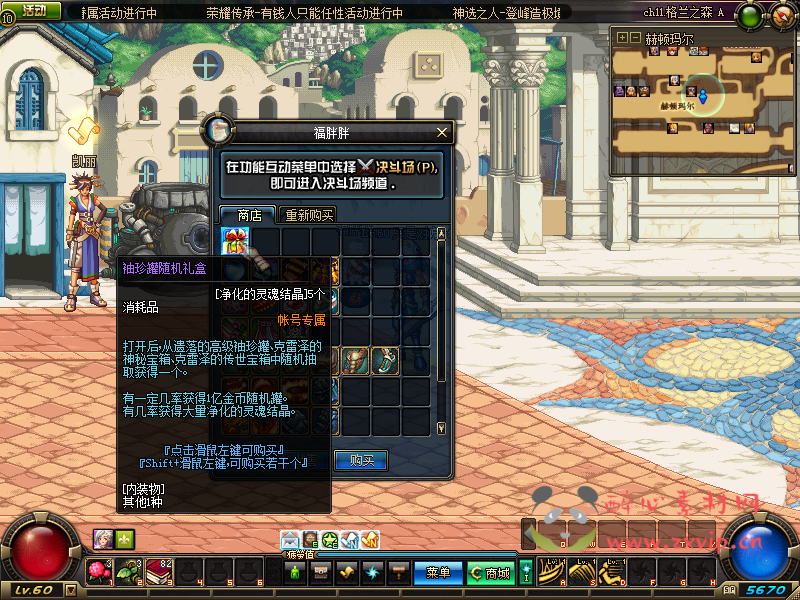Select the sword item in the shop grid
Screen dimensions: 800x600
click(x=385, y=360)
